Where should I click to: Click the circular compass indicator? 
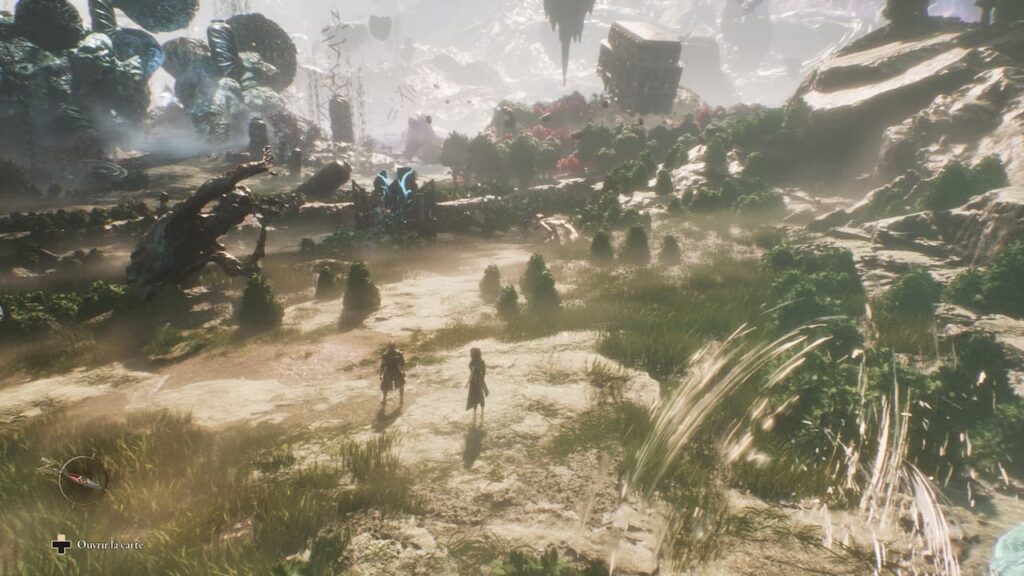[x=83, y=479]
